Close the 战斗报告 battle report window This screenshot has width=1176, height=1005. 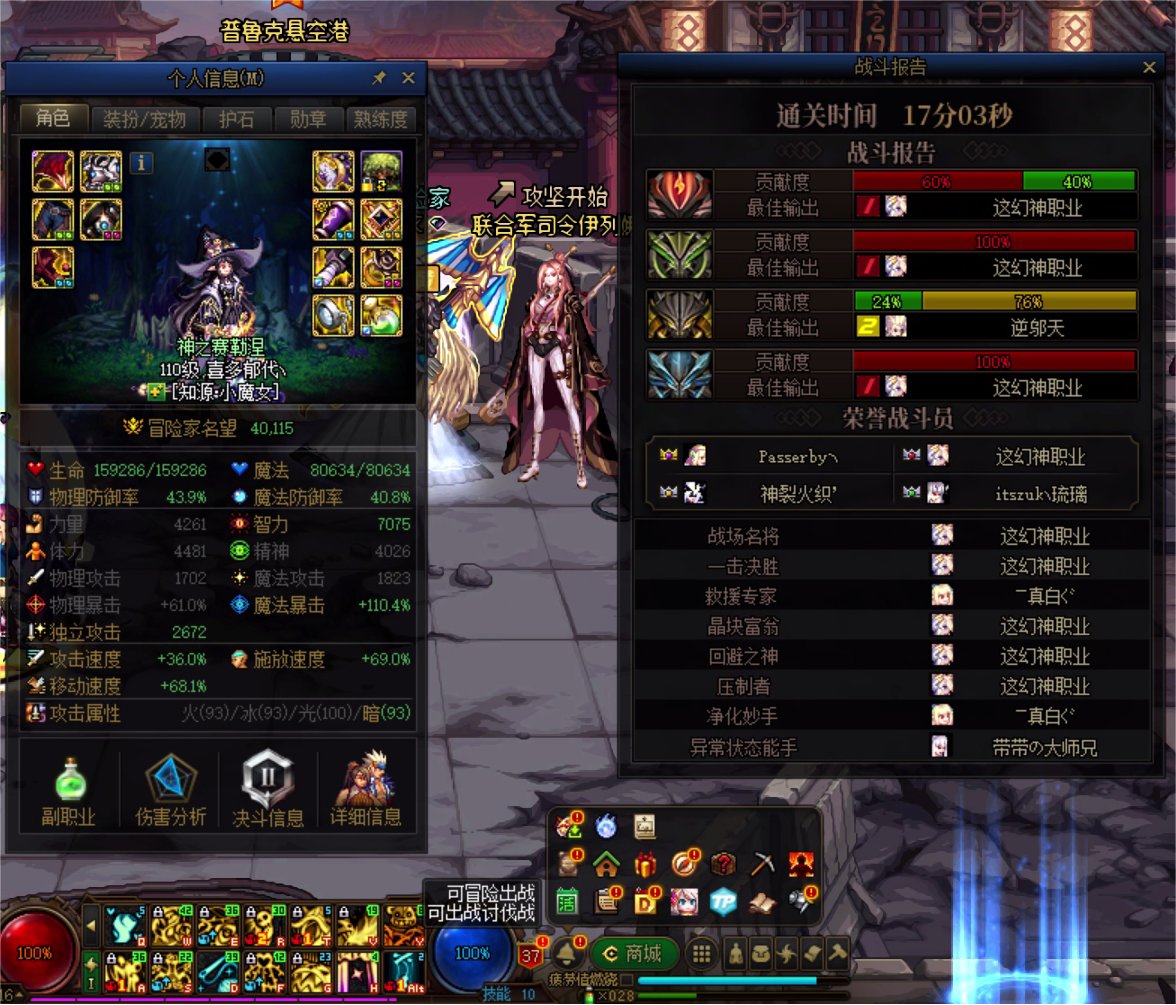click(1149, 67)
